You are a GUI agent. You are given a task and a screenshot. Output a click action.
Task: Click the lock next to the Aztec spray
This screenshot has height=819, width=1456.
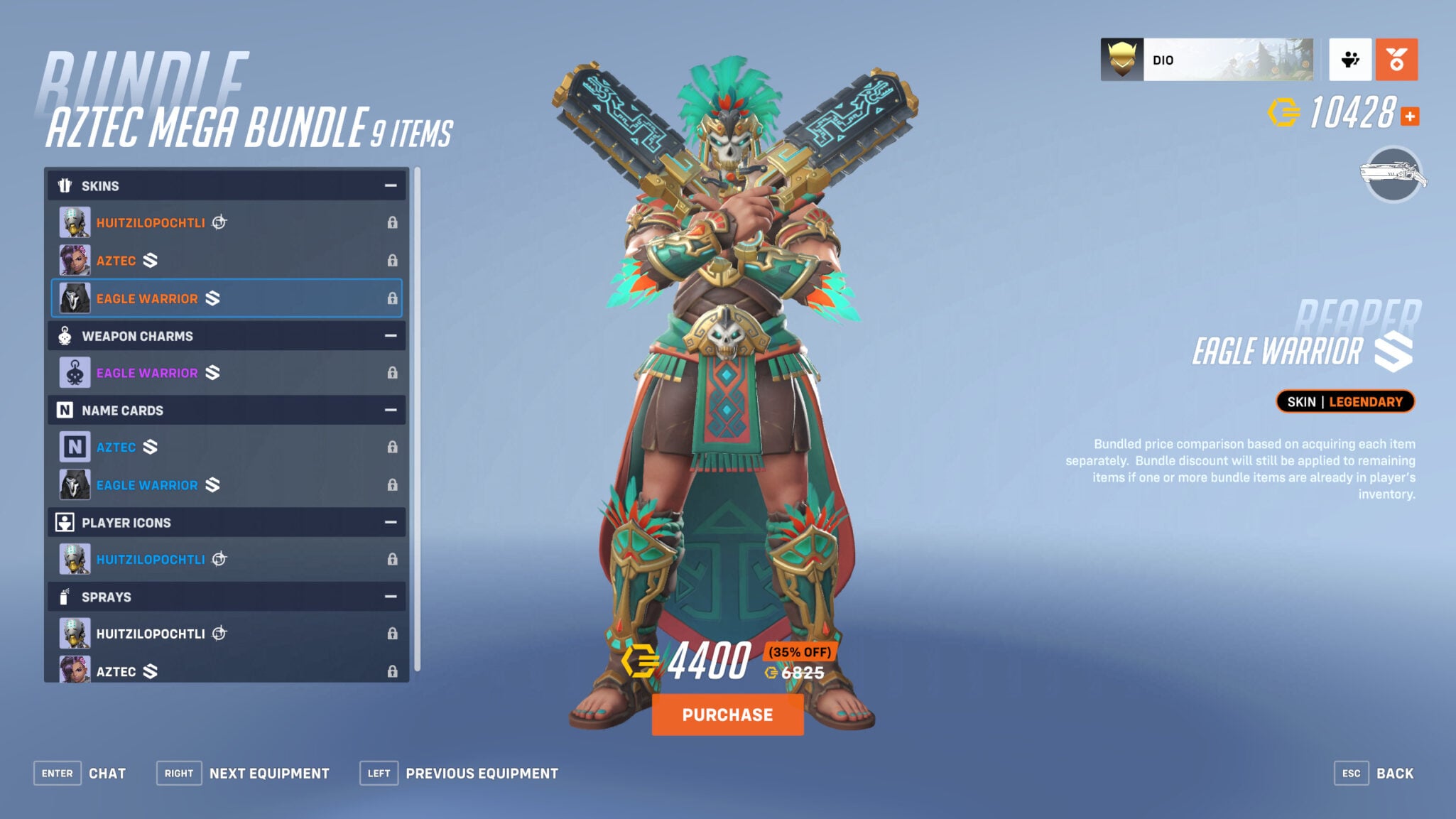391,671
